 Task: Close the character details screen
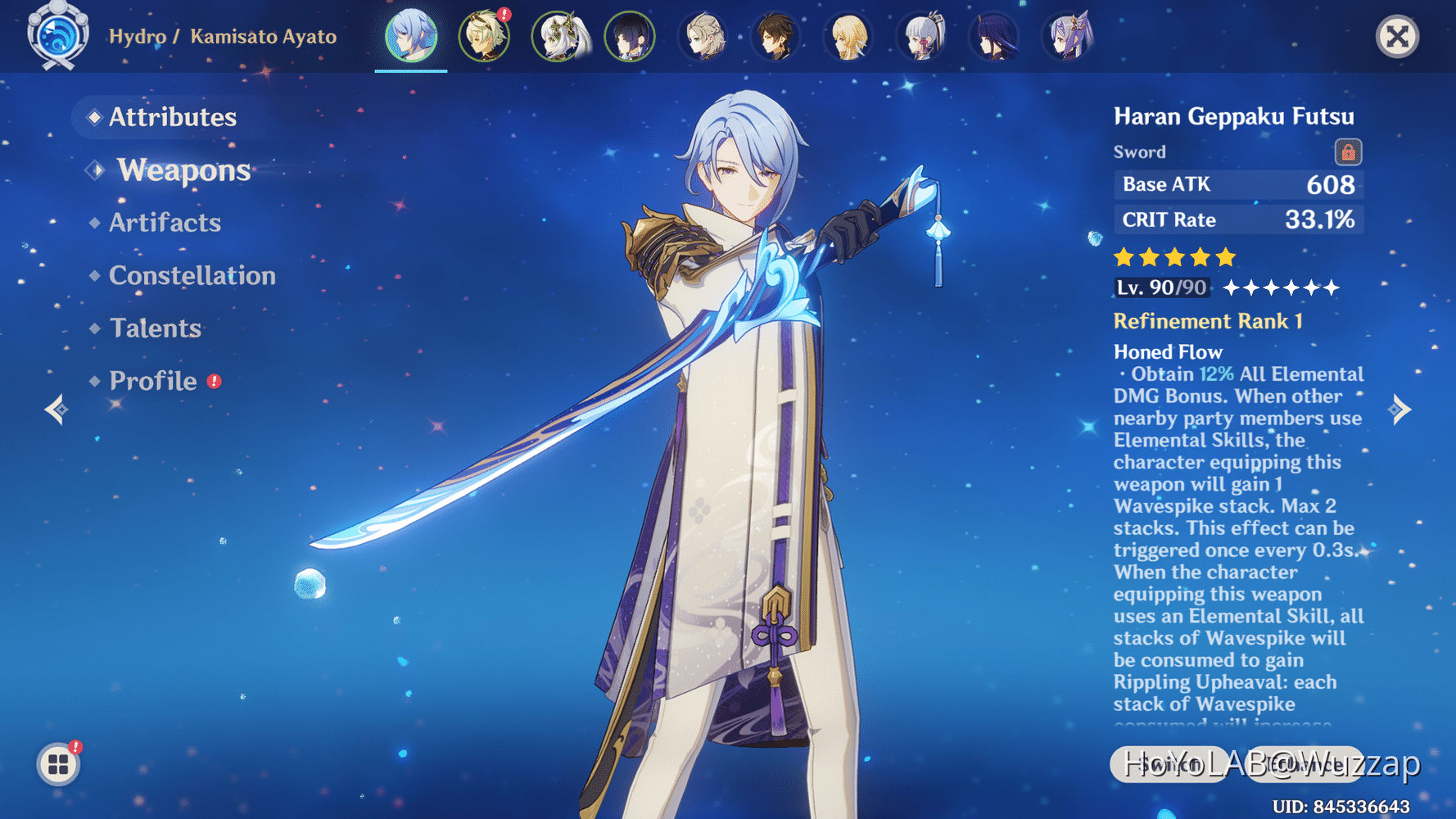[x=1397, y=36]
